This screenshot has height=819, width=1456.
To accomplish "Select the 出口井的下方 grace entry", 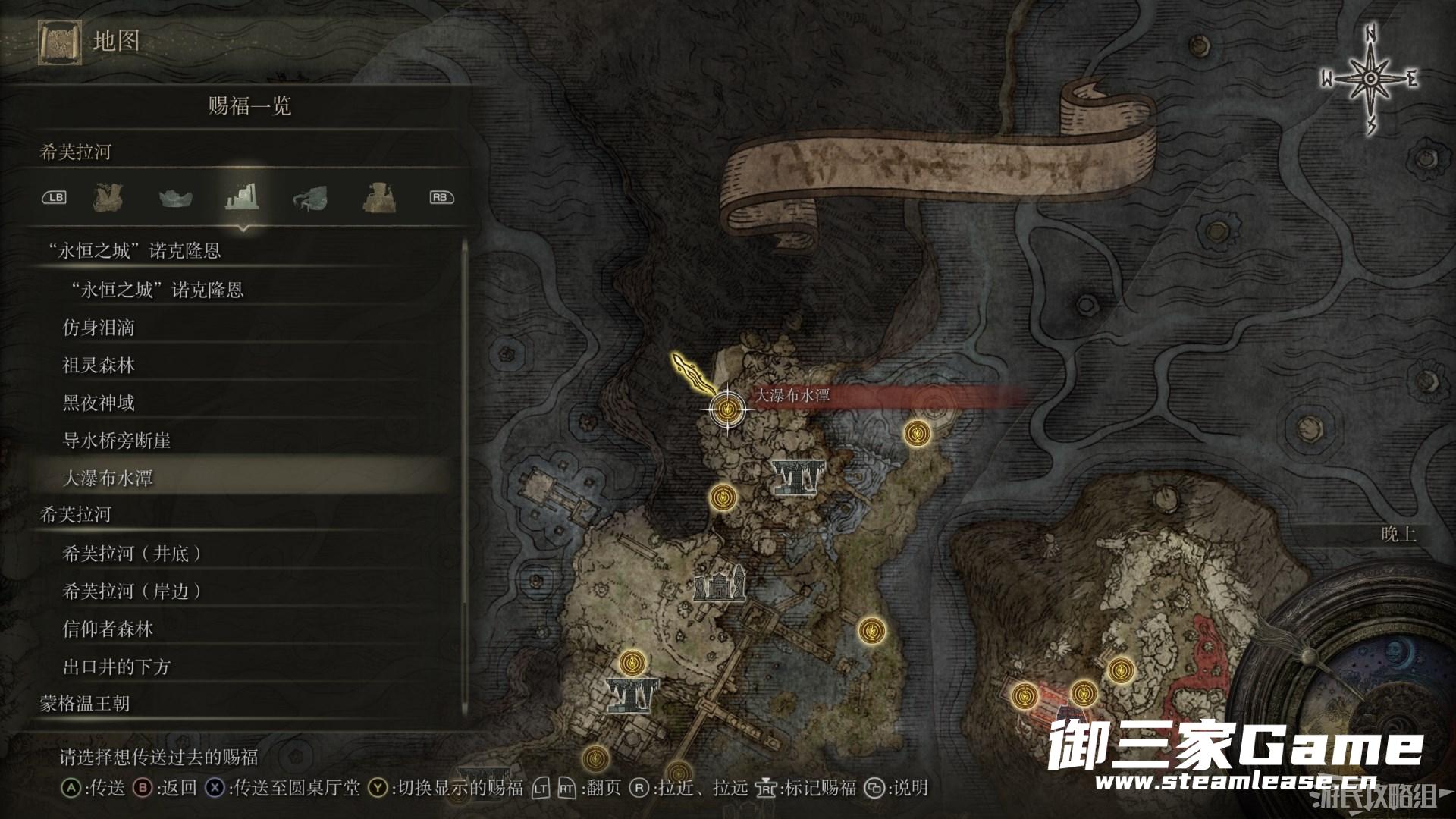I will tap(117, 667).
